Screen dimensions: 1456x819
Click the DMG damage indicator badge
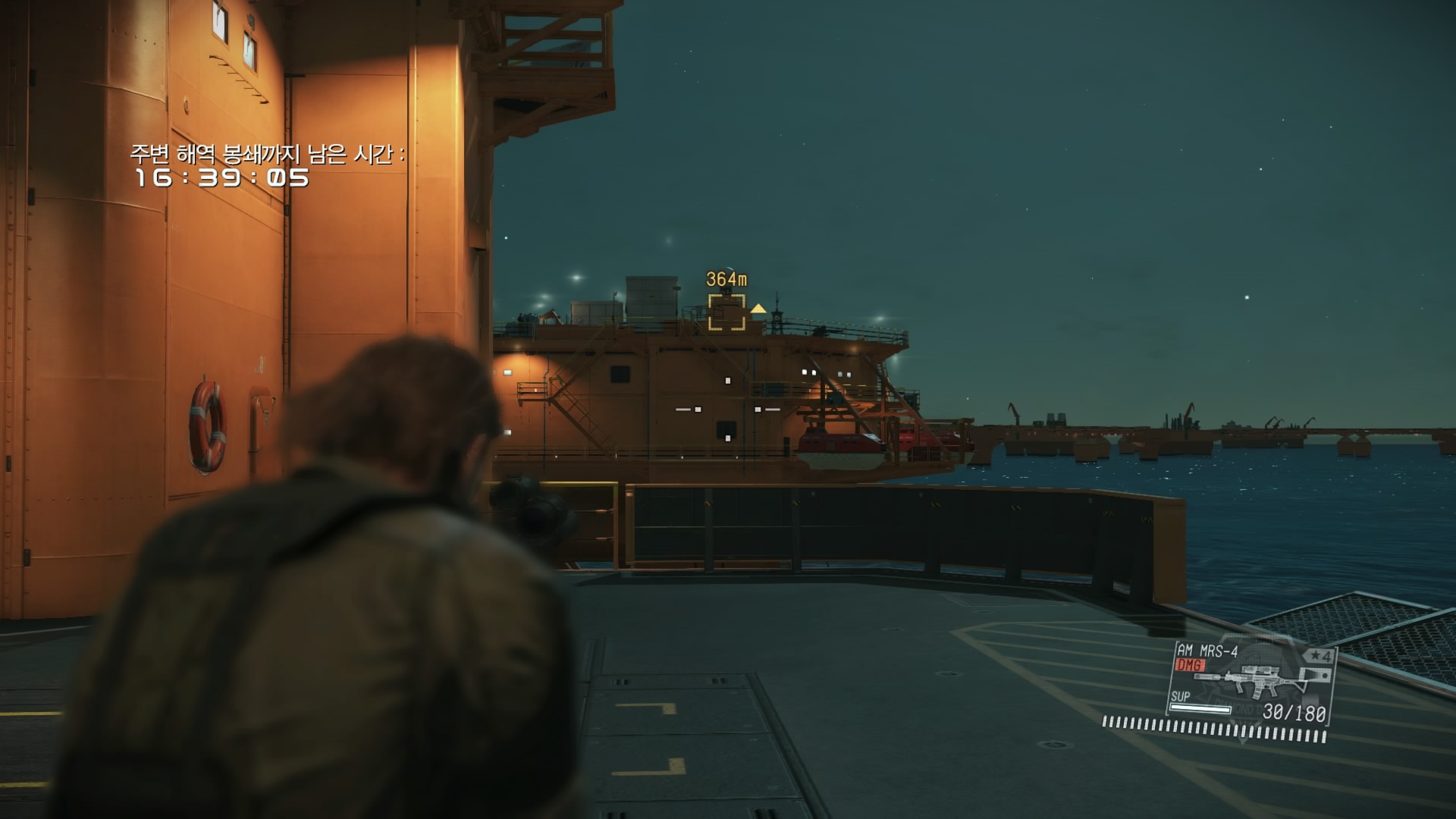click(x=1190, y=665)
